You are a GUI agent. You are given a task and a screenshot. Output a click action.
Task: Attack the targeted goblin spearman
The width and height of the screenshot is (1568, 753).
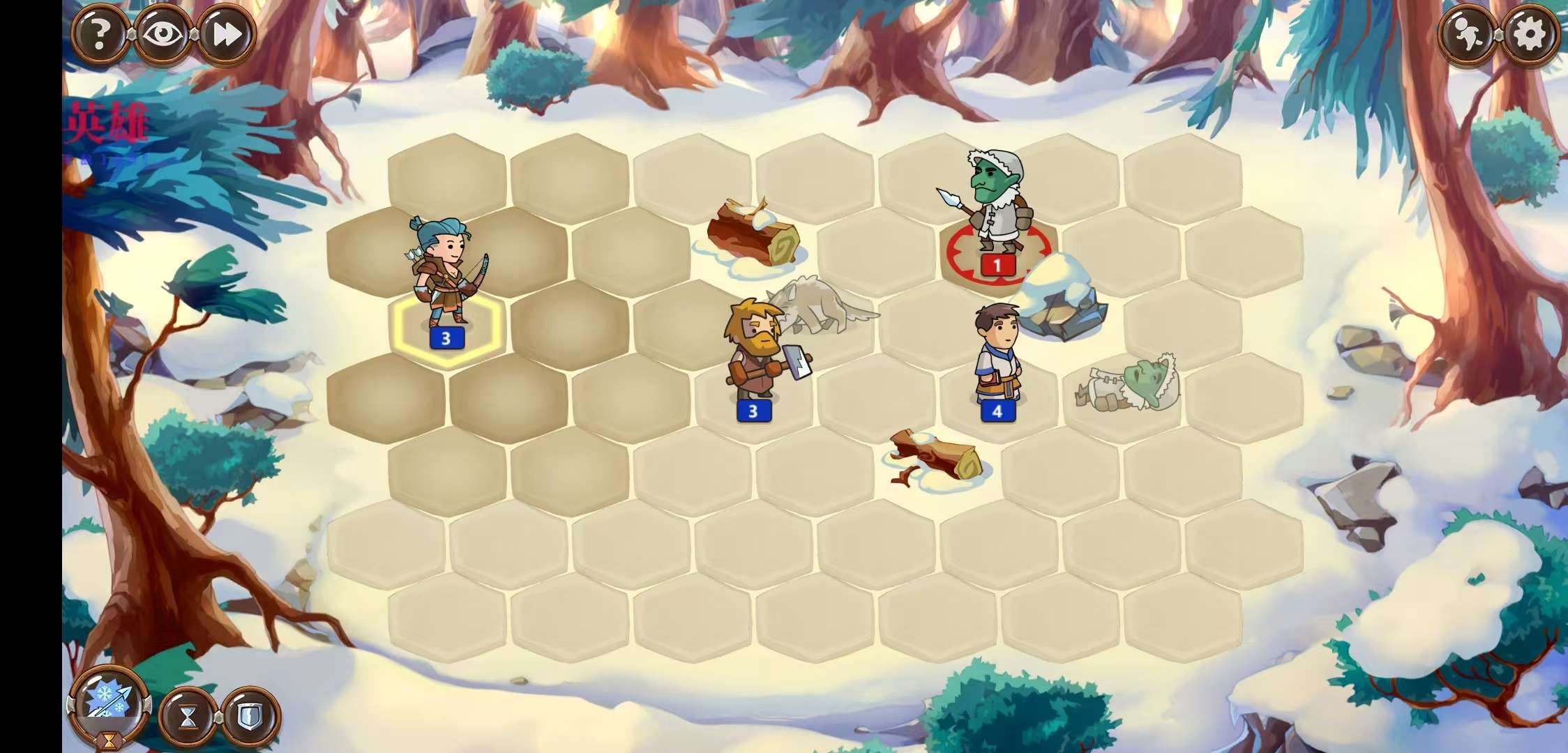click(x=997, y=209)
